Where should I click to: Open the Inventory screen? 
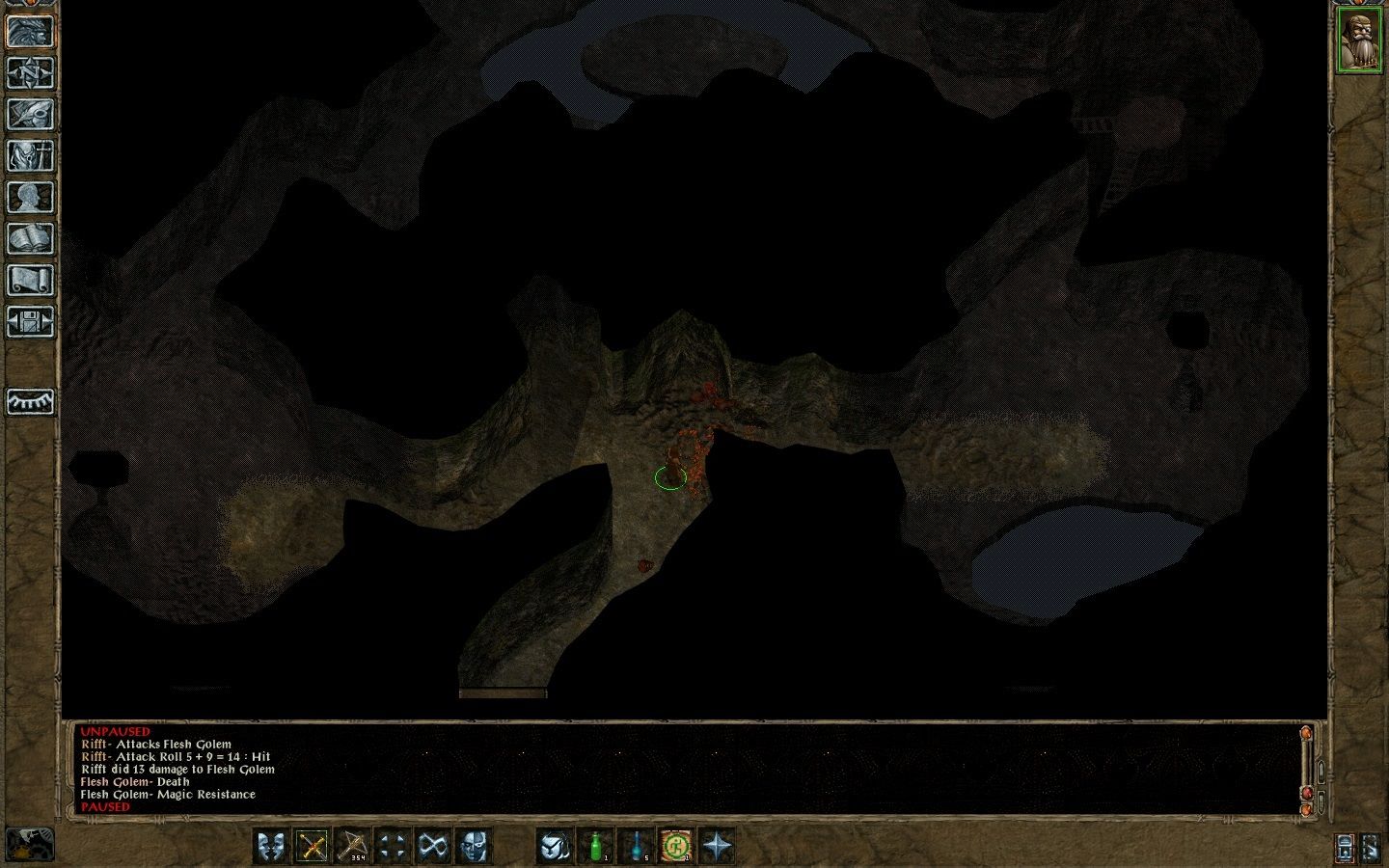point(32,154)
